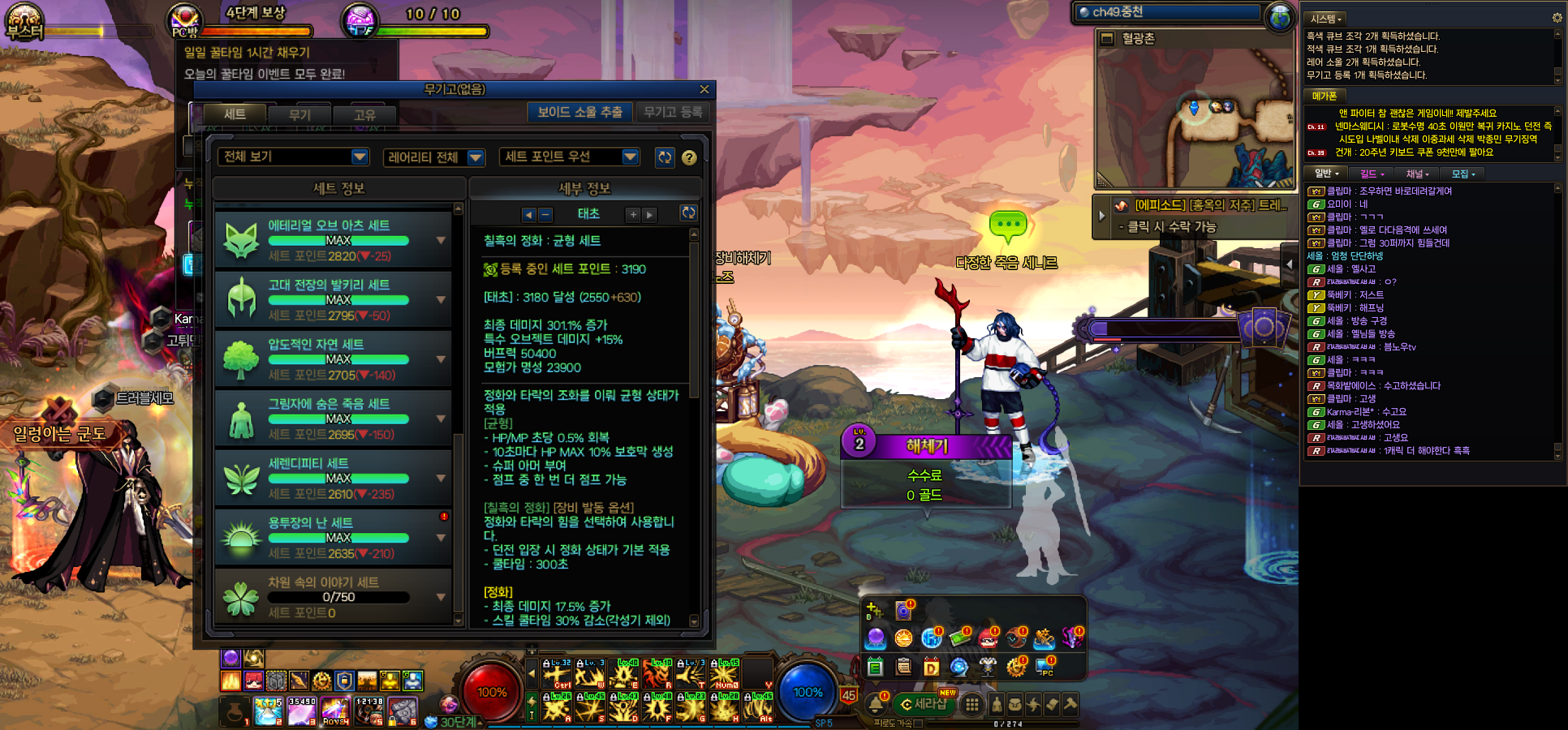Choose the 압도적인 자연 세트 row
This screenshot has height=730, width=1568.
pyautogui.click(x=334, y=359)
